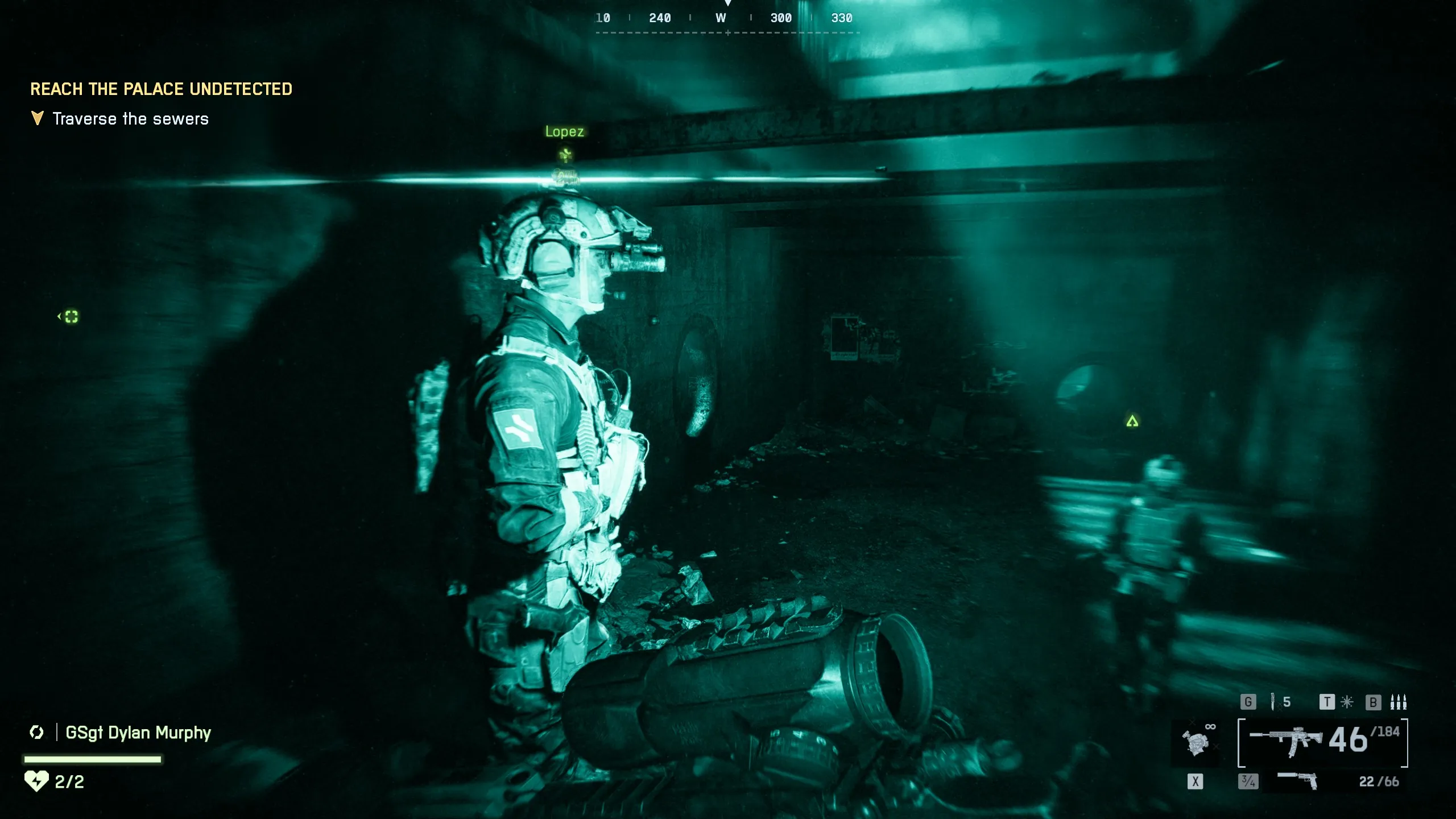The width and height of the screenshot is (1456, 819).
Task: Click the X weapon swap key prompt
Action: pos(1197,781)
